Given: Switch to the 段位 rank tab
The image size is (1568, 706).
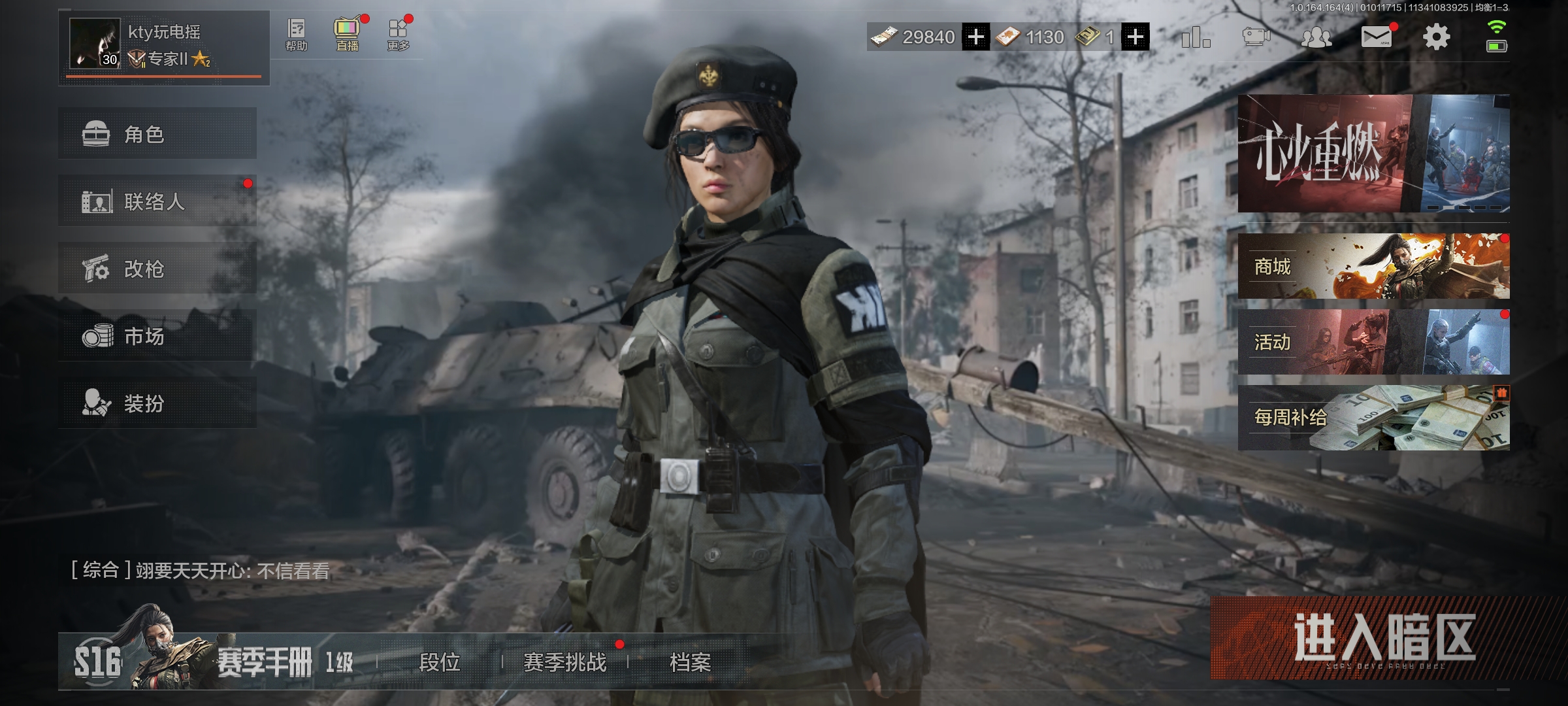Looking at the screenshot, I should (x=440, y=662).
